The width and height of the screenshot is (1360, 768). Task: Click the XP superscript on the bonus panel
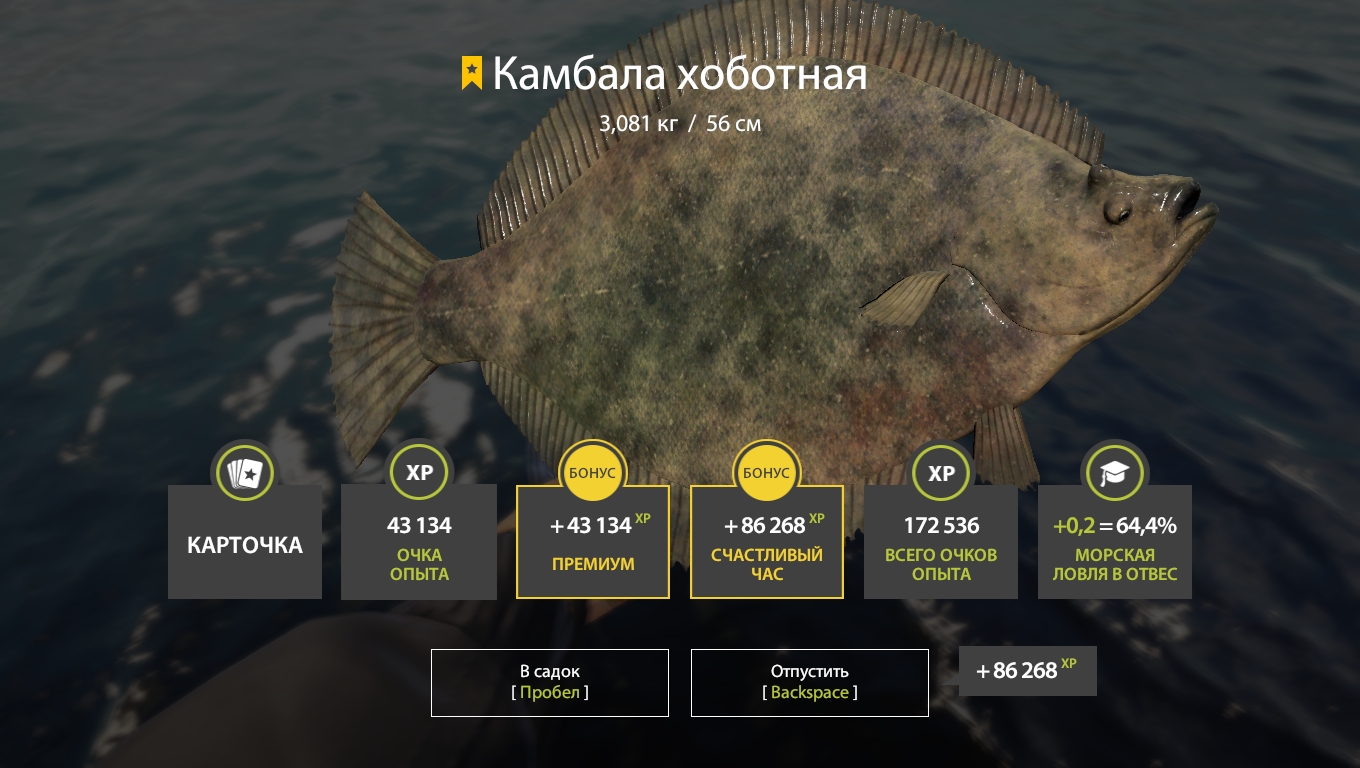(x=643, y=517)
